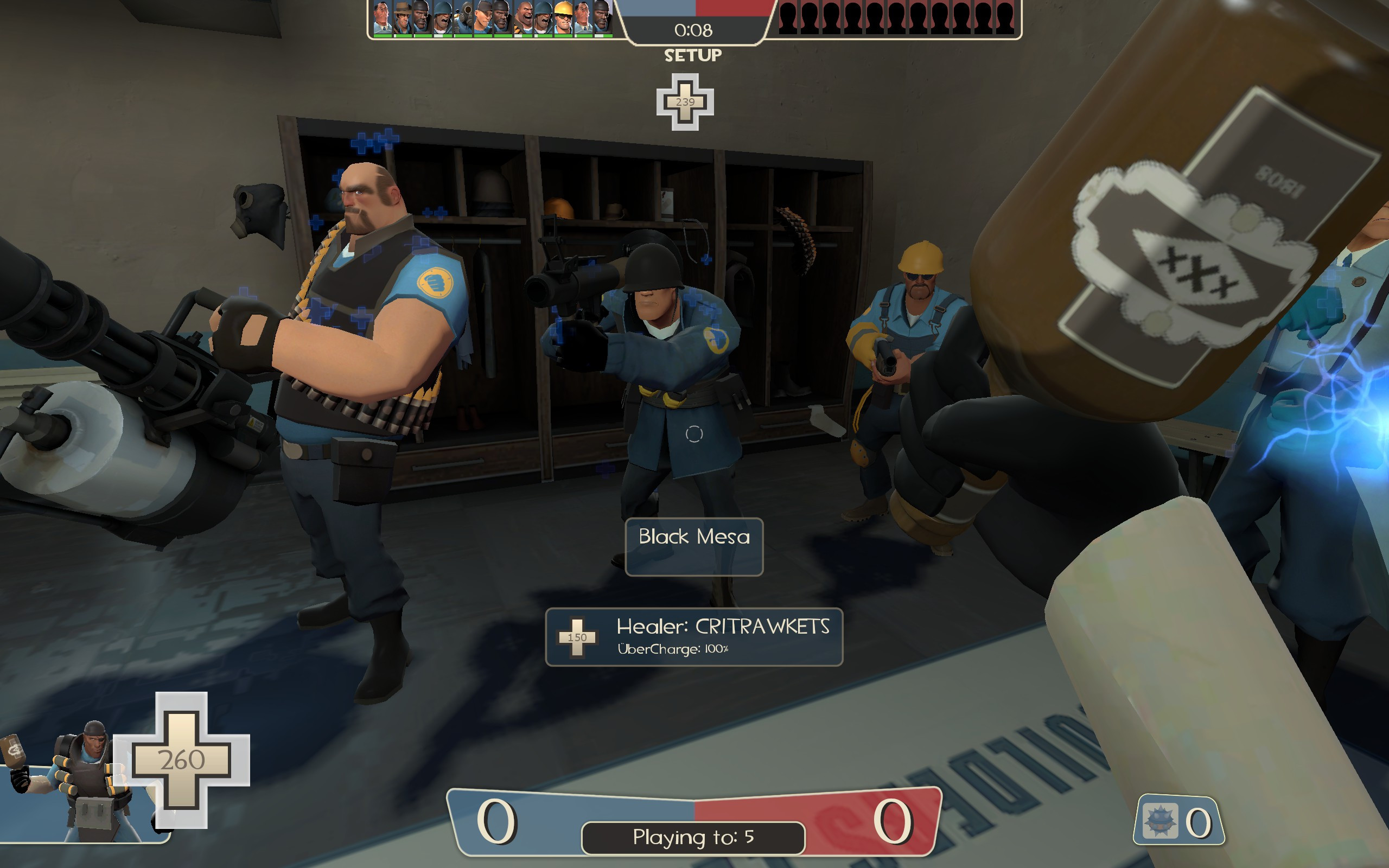Click the Playing to: 5 scoreboard label
The image size is (1389, 868).
point(693,838)
